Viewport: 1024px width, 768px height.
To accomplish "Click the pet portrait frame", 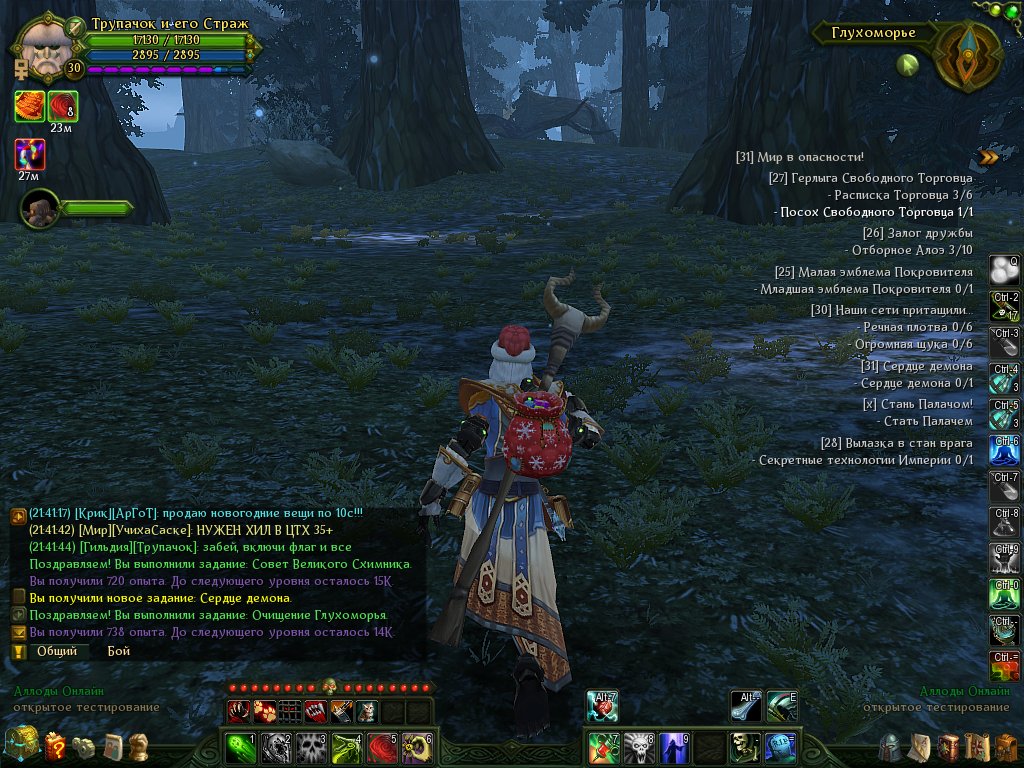I will (38, 208).
